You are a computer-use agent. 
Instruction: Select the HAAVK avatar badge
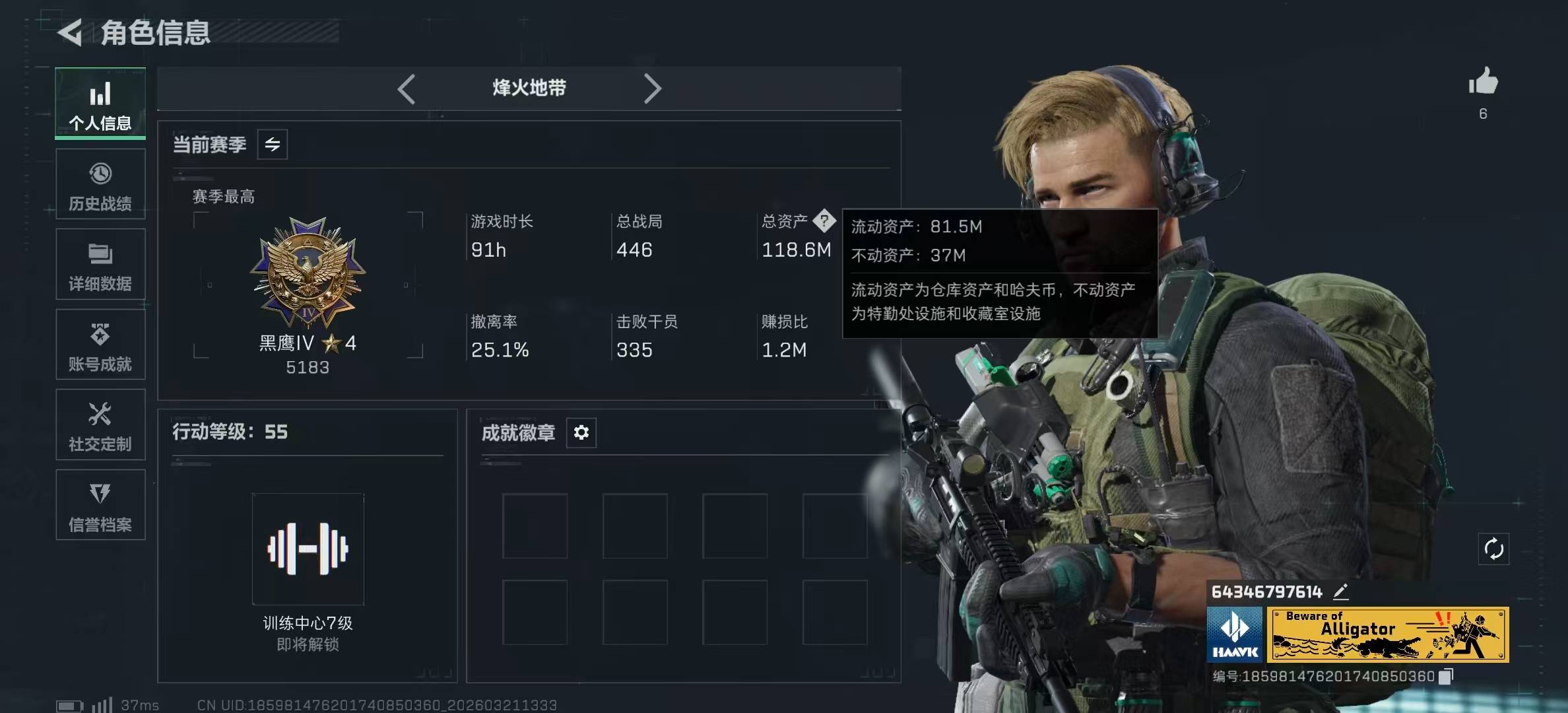pos(1235,634)
